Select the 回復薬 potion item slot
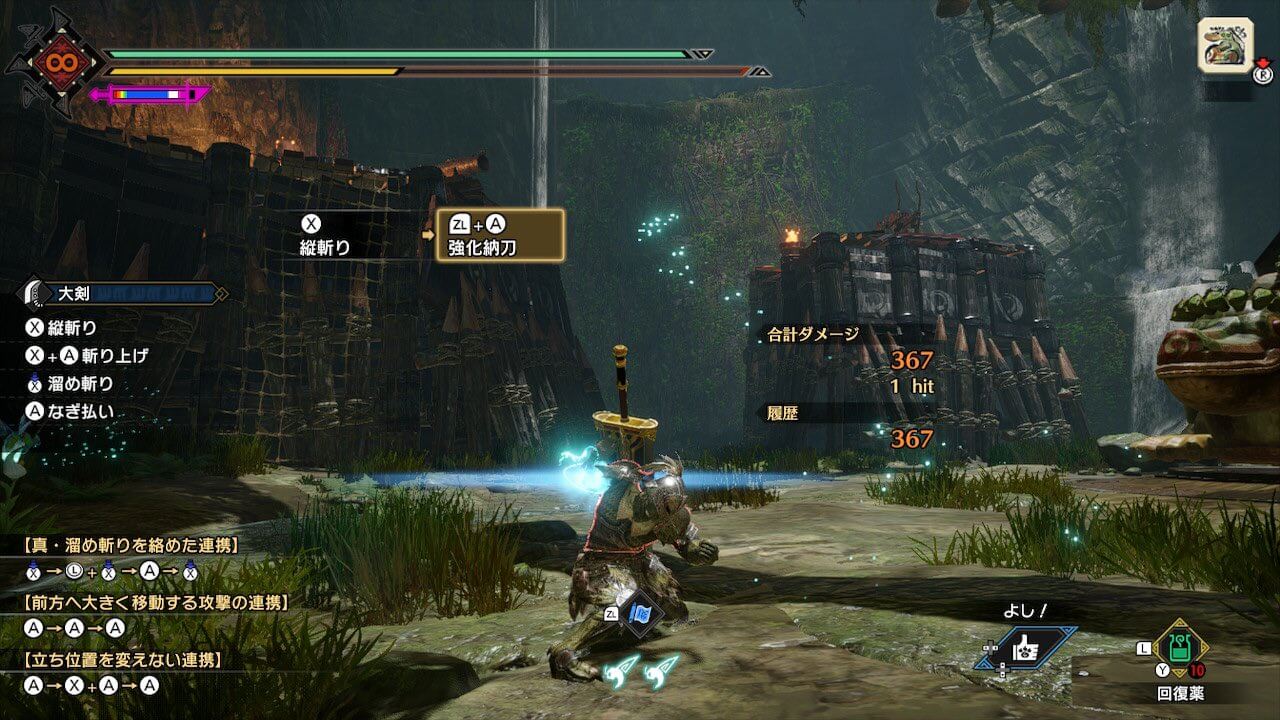 coord(1182,650)
